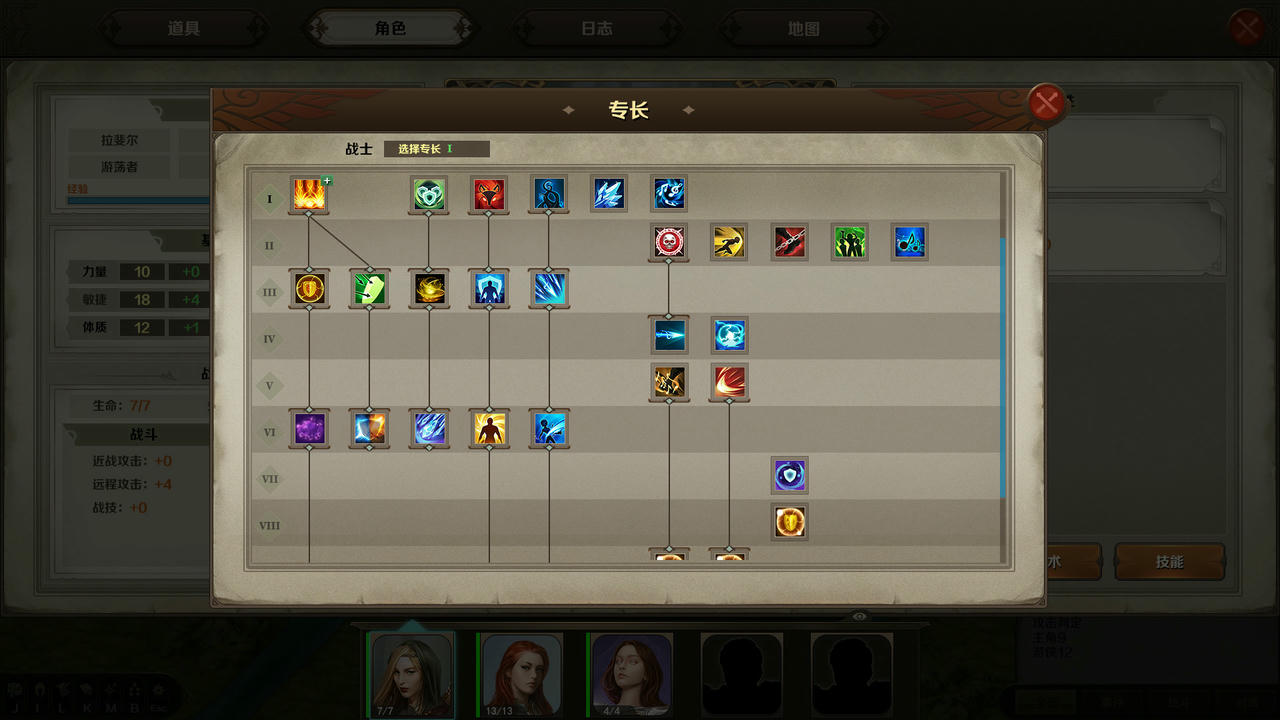Select the blonde character portrait
This screenshot has height=720, width=1280.
[x=412, y=673]
